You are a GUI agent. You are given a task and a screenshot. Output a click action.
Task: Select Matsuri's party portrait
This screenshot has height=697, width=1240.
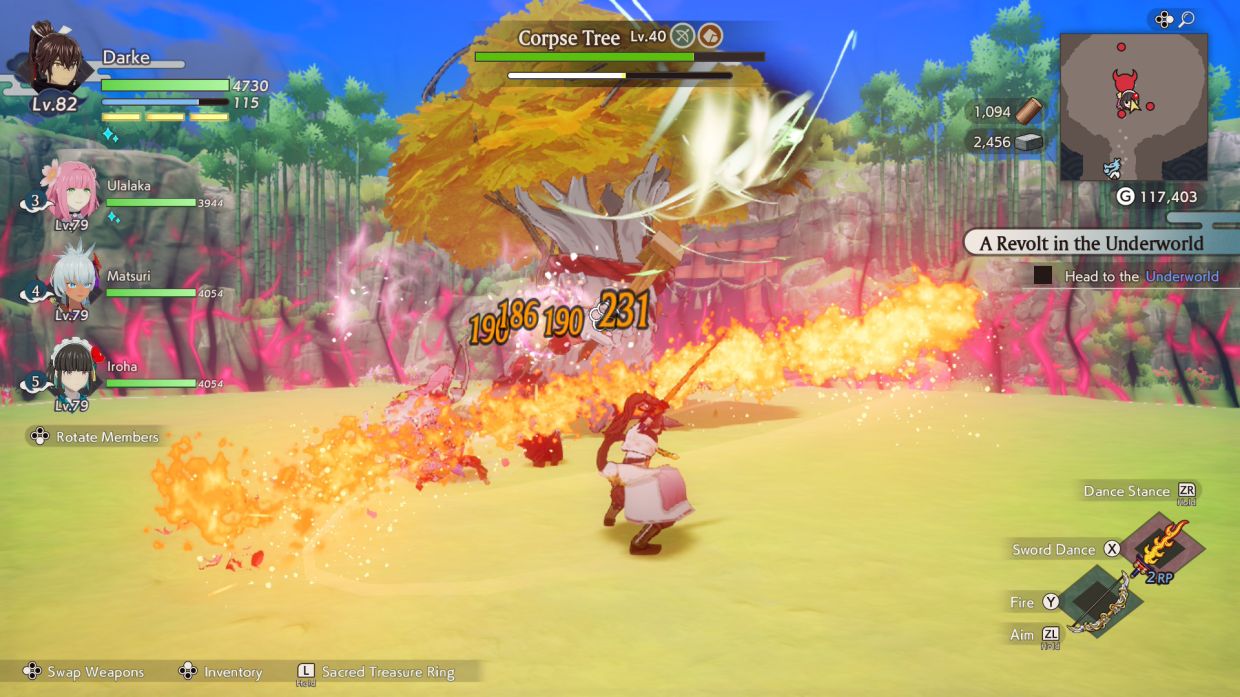pyautogui.click(x=71, y=281)
